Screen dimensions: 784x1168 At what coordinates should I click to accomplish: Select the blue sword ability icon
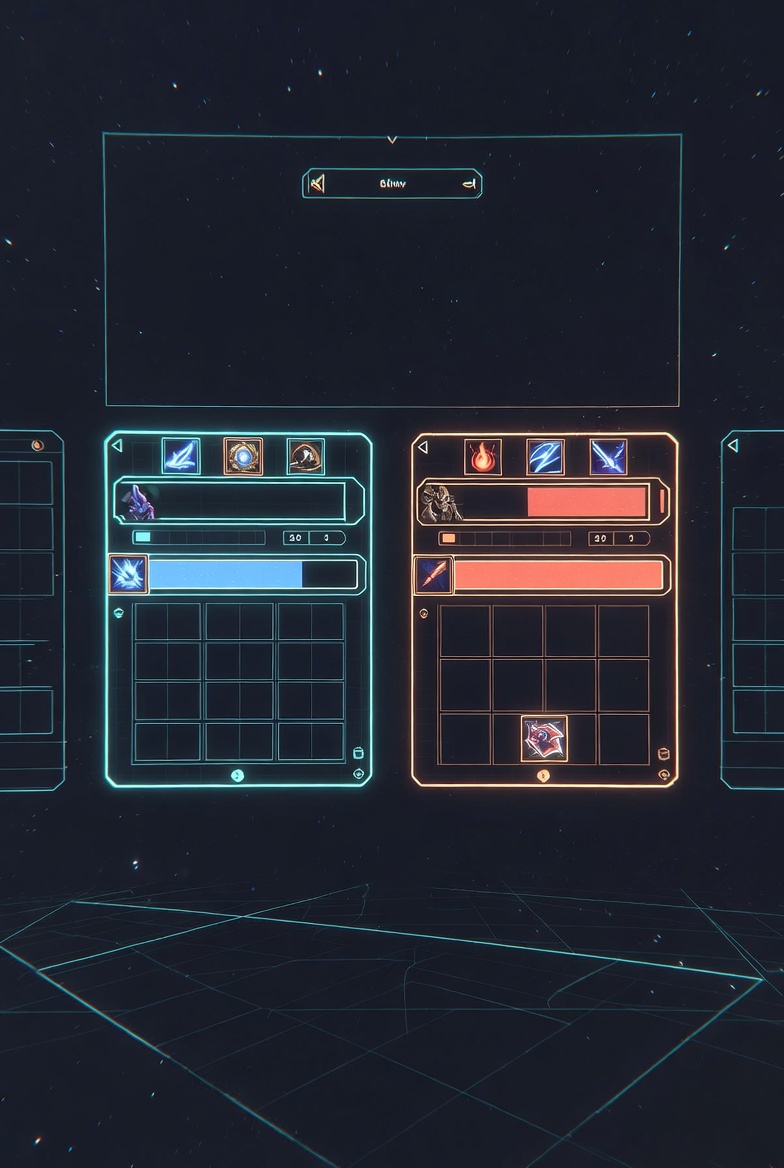608,457
